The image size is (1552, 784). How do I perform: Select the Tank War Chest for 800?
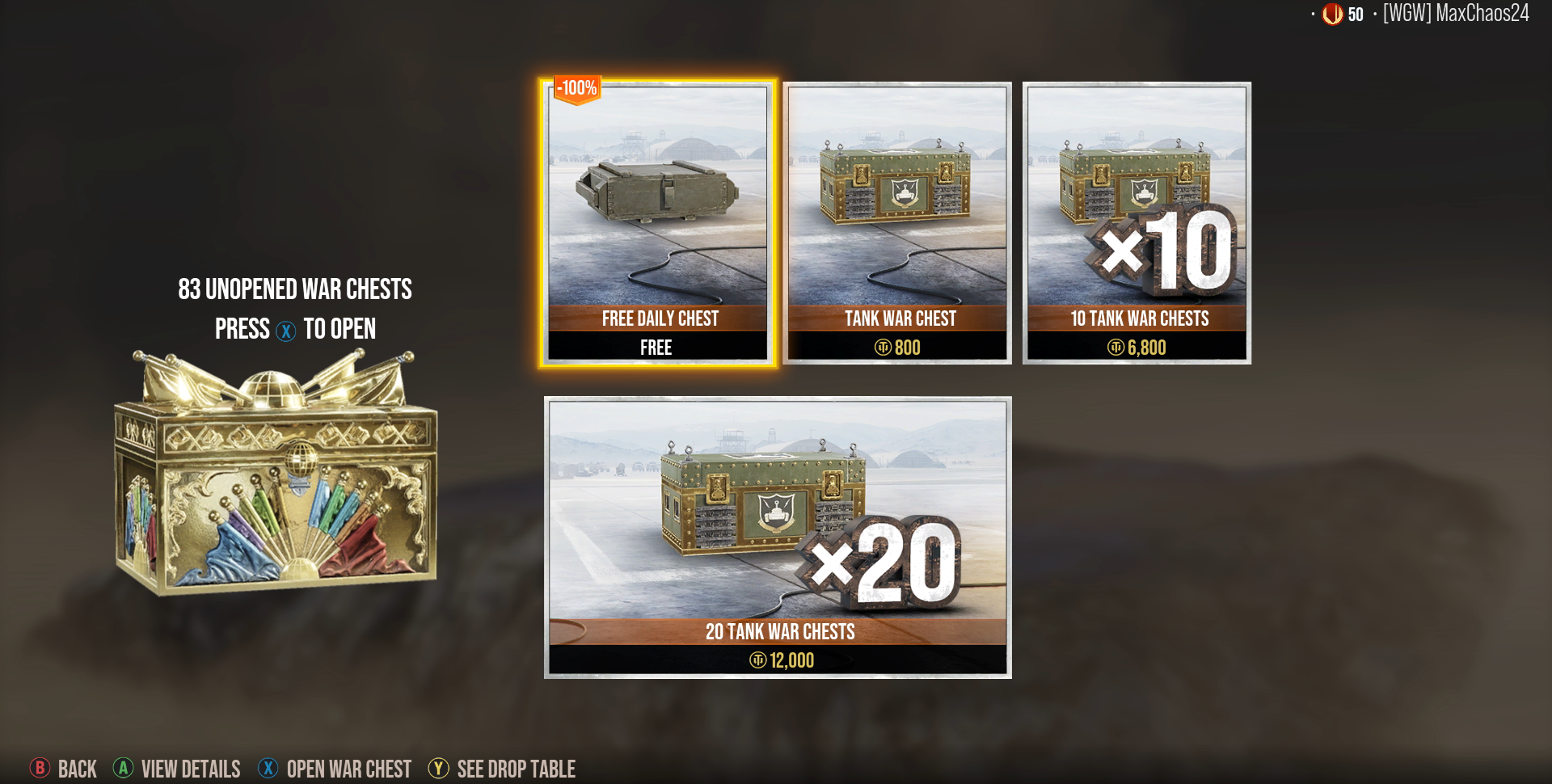click(899, 218)
